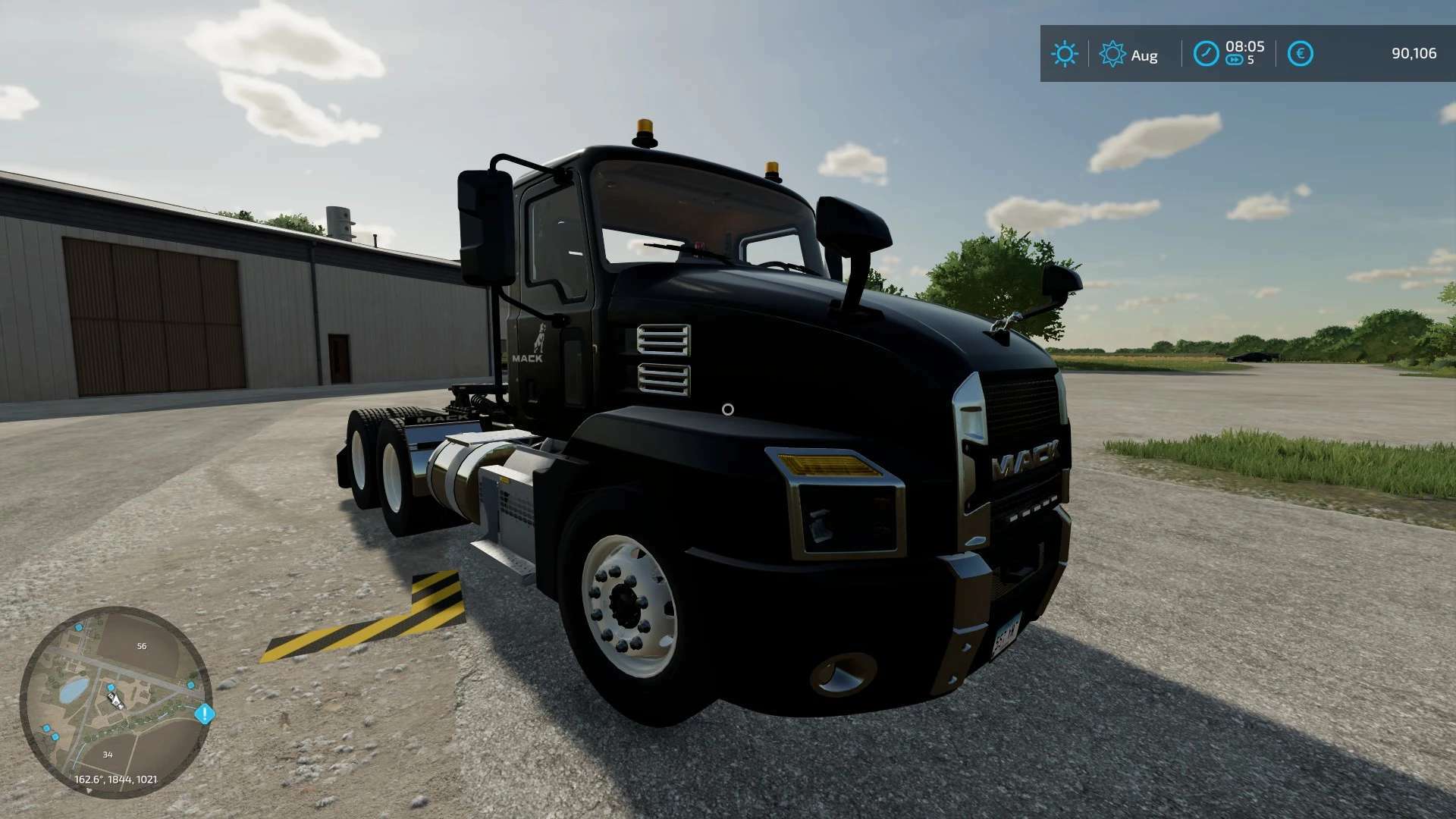The width and height of the screenshot is (1456, 819).
Task: Toggle the map marker on the right road edge
Action: pos(190,684)
